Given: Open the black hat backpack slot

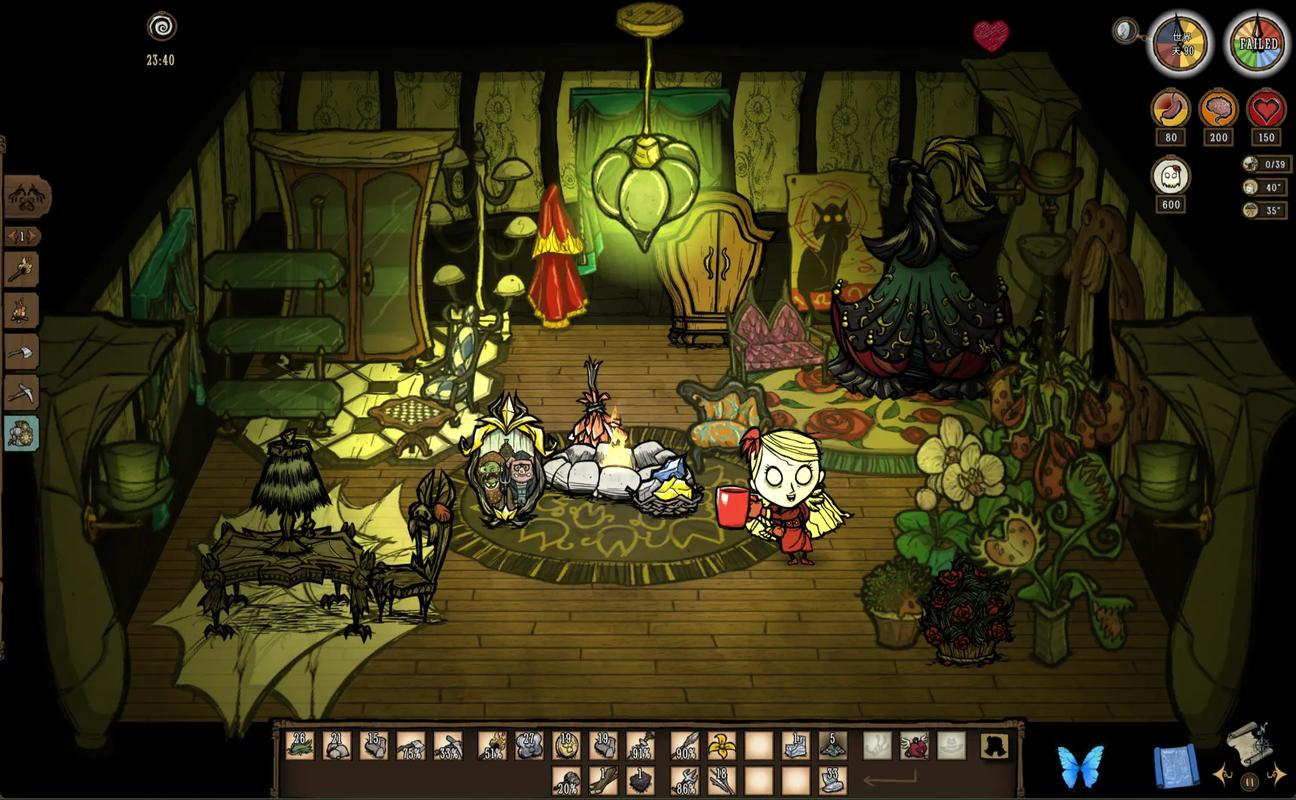Looking at the screenshot, I should click(x=993, y=745).
